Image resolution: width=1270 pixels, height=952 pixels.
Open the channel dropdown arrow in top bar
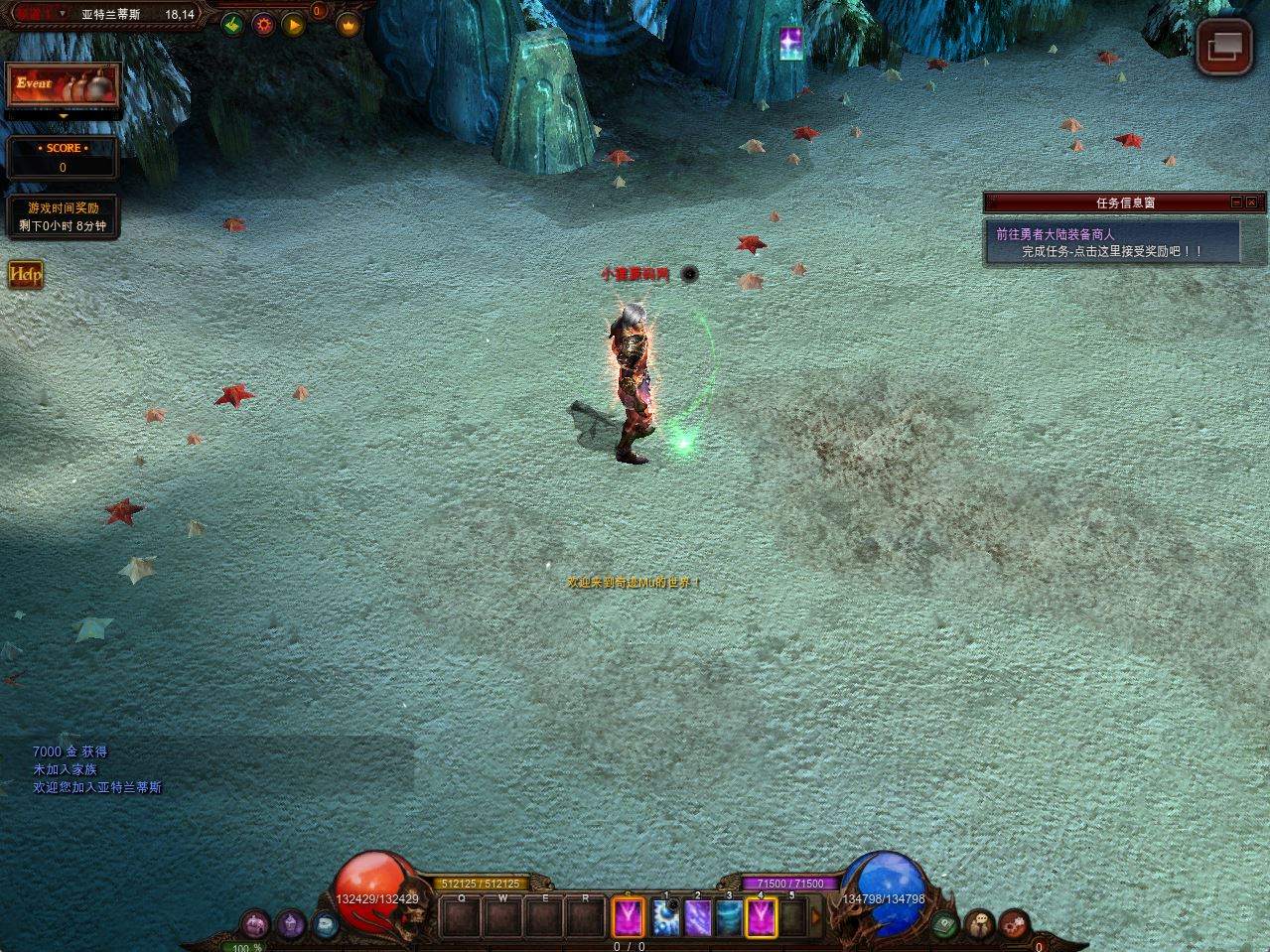tap(63, 14)
